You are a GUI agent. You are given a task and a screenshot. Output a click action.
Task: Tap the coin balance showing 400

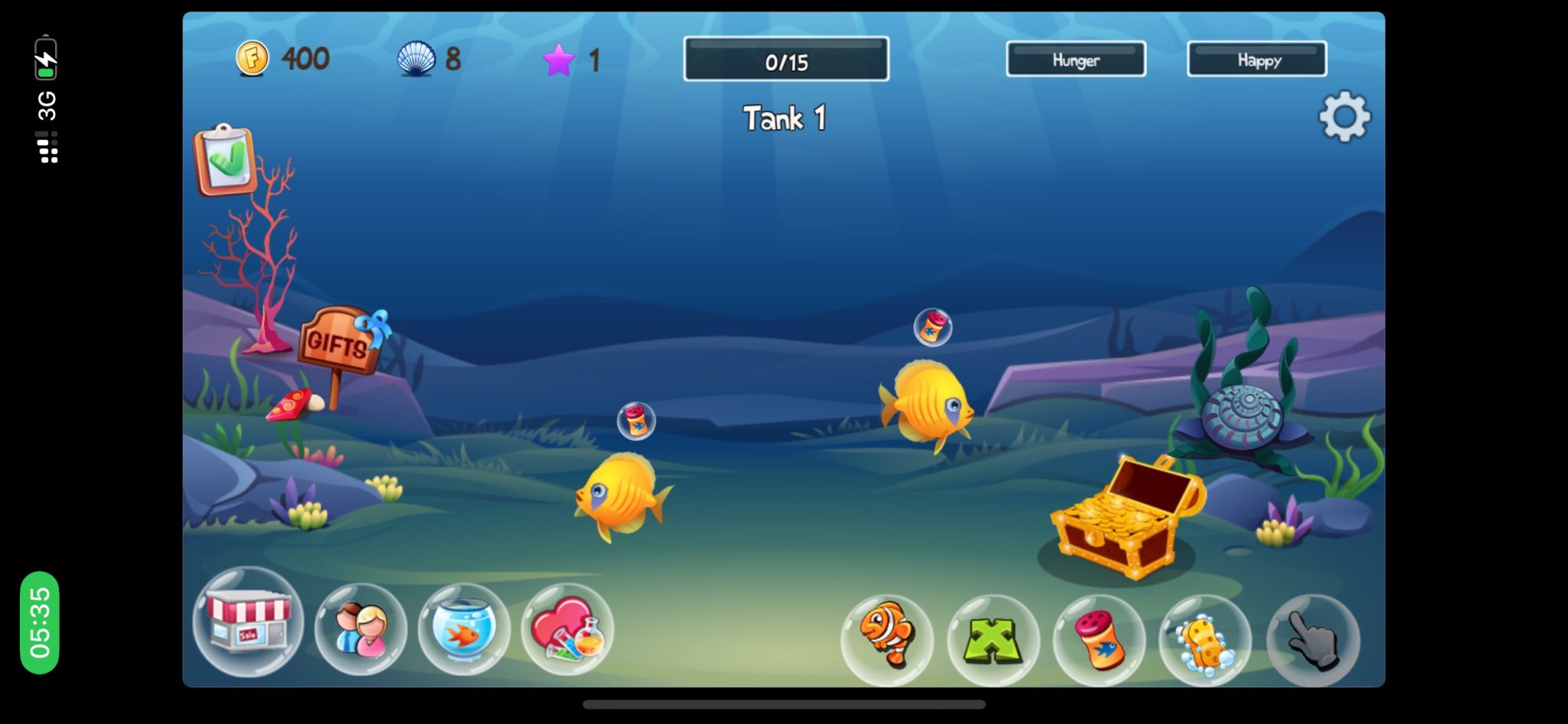(x=283, y=59)
